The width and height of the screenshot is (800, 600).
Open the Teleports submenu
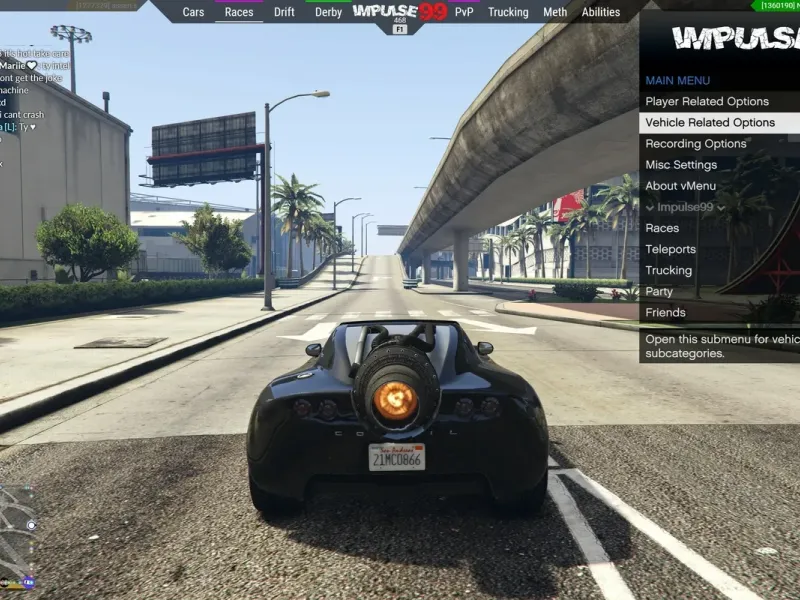[670, 249]
